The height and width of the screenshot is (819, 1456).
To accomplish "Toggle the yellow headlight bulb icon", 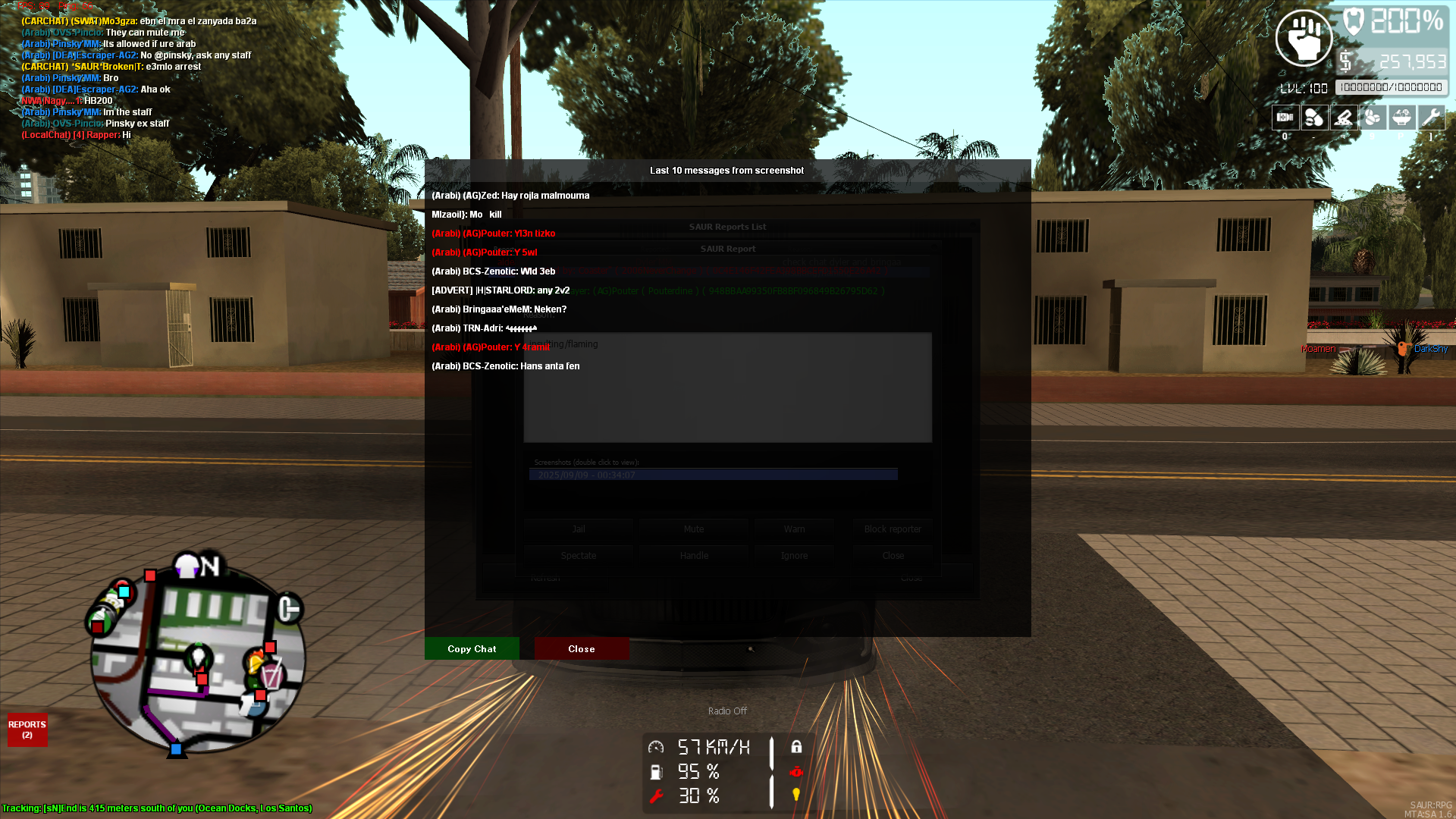I will tap(796, 795).
